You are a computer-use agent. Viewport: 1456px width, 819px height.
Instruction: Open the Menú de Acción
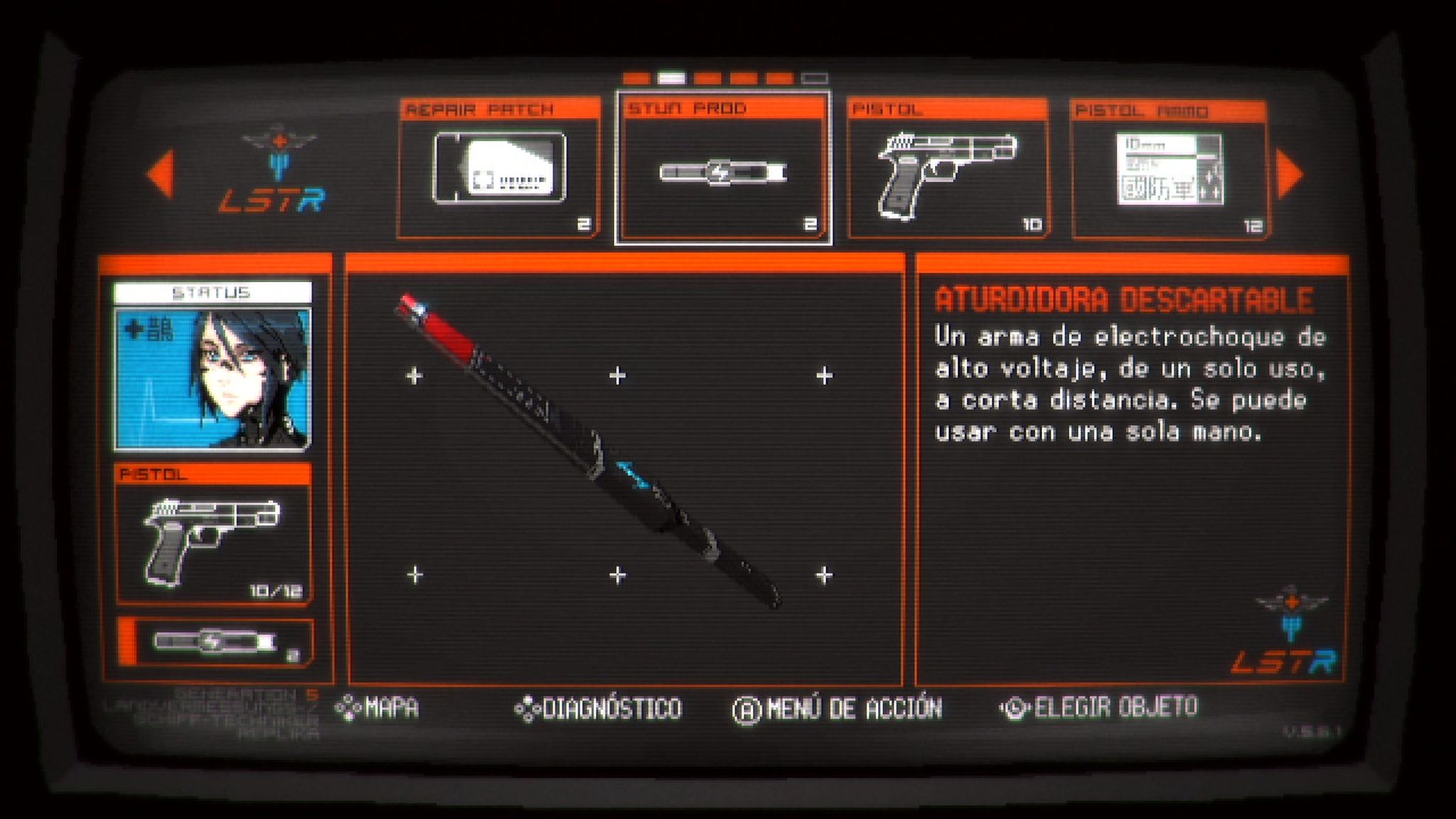pyautogui.click(x=837, y=709)
